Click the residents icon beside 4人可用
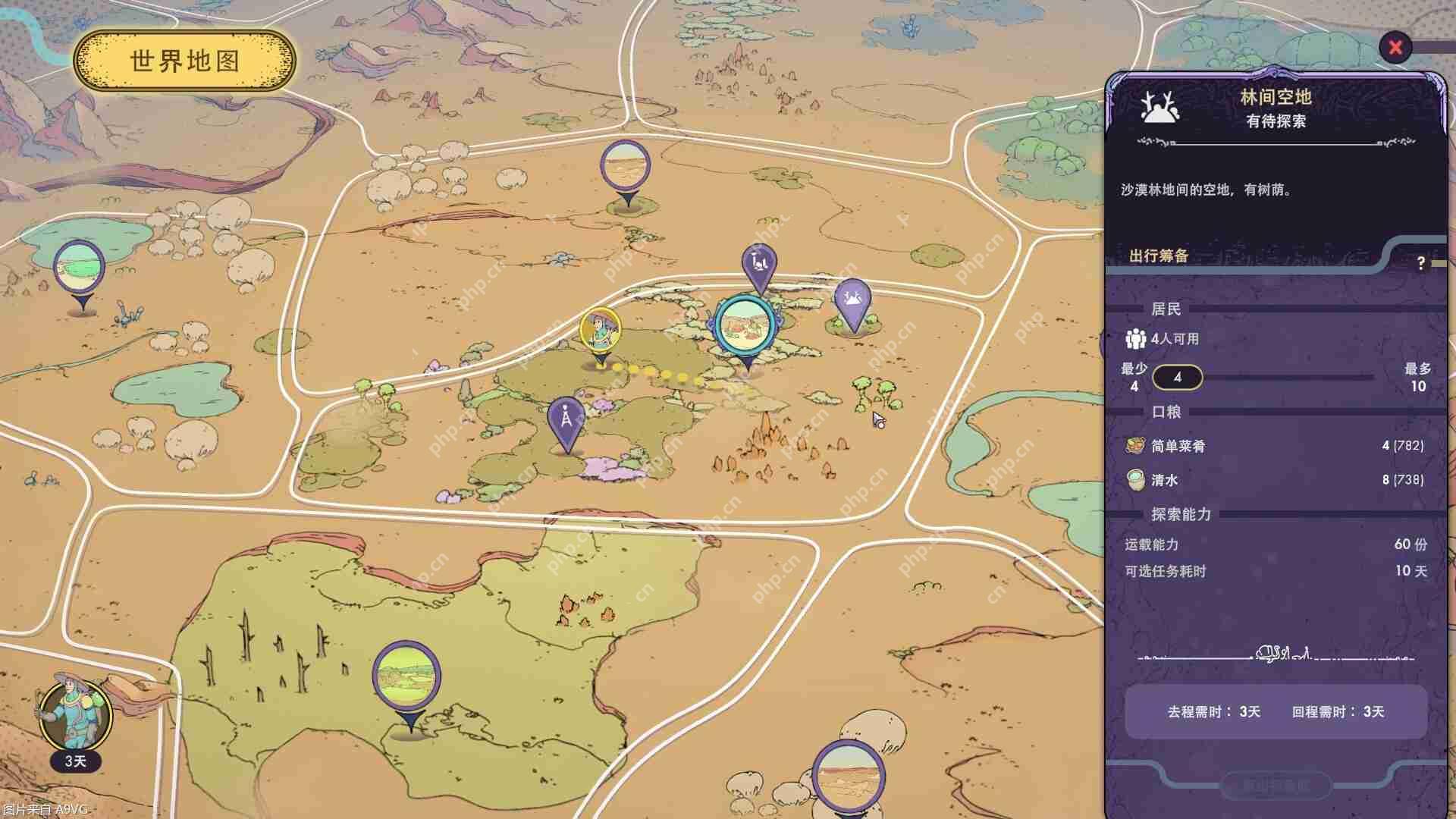 [x=1136, y=340]
